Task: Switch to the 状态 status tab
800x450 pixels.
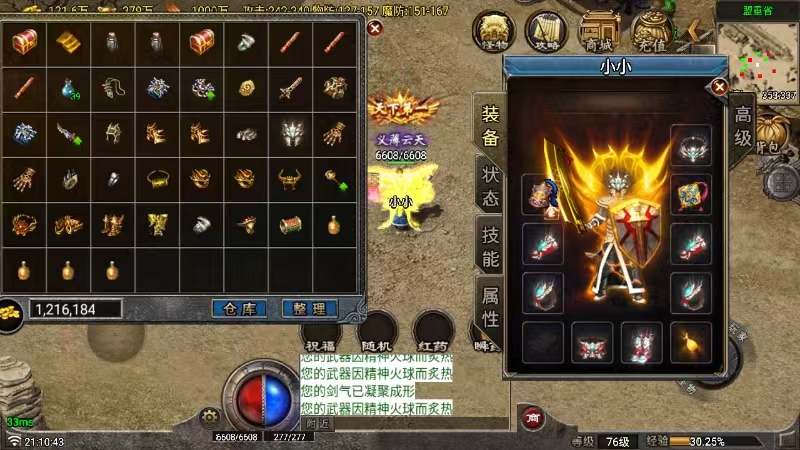Action: coord(490,185)
